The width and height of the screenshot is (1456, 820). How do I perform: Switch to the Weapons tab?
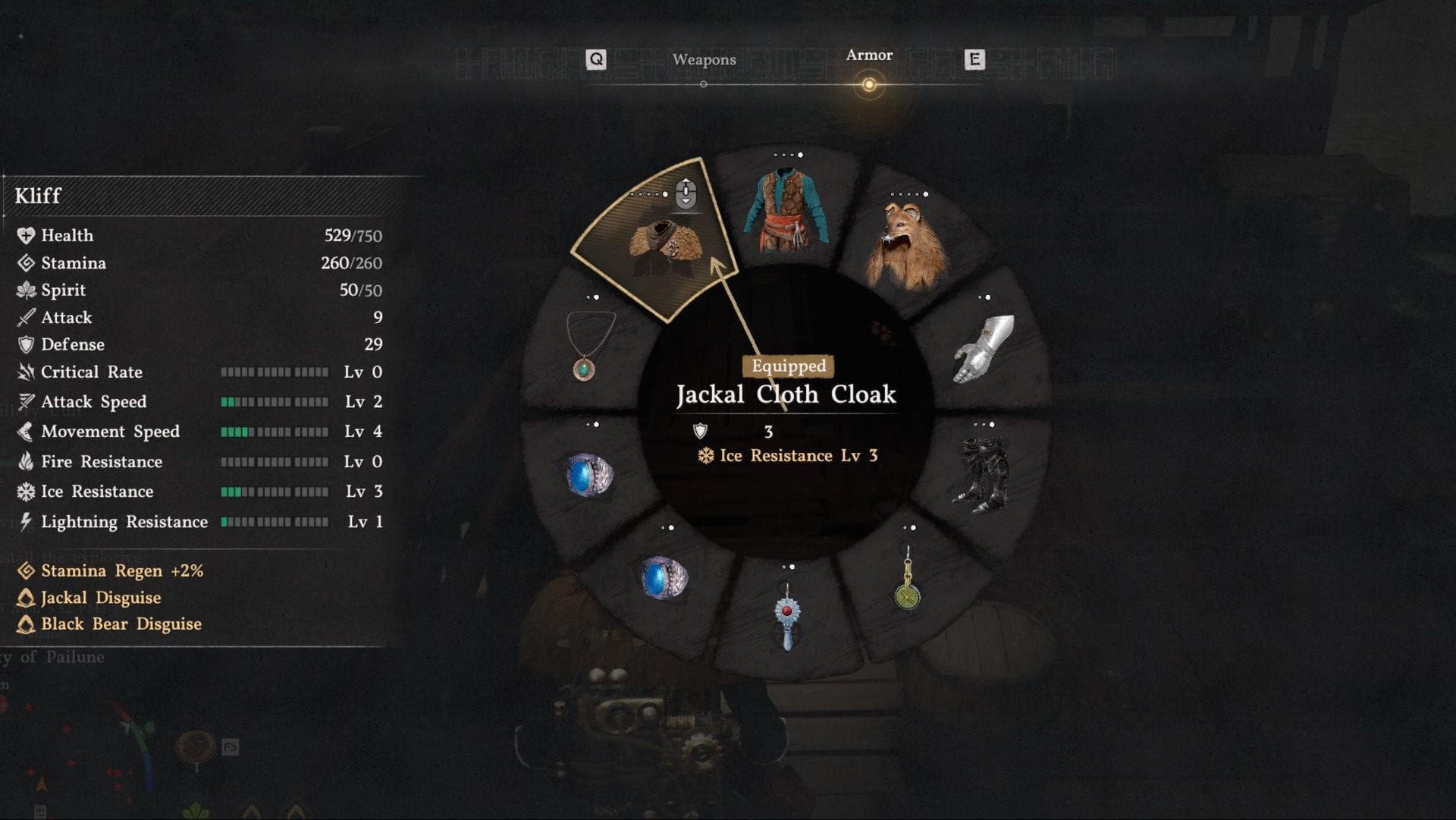tap(704, 60)
